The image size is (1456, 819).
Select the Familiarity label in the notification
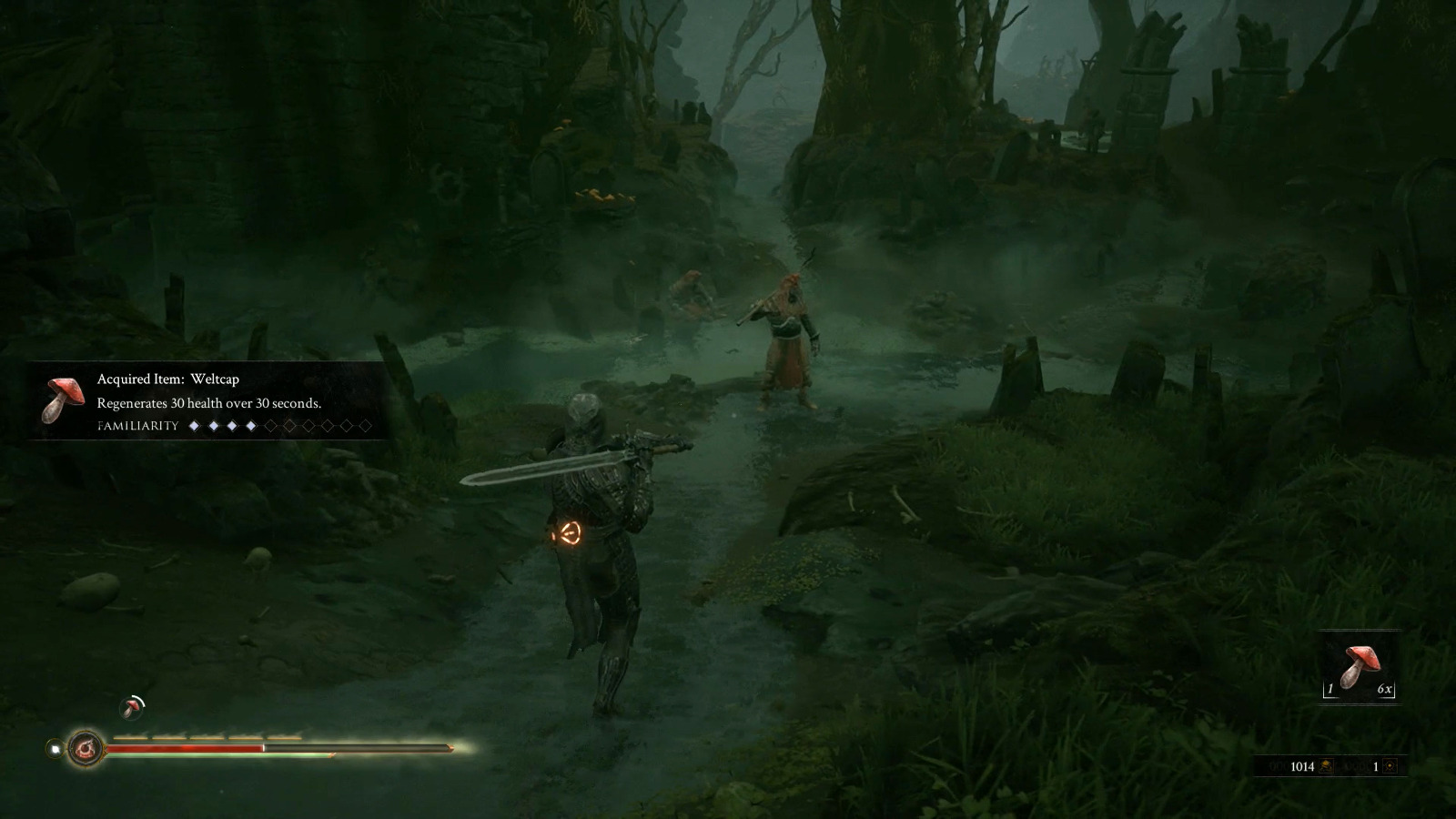[136, 425]
